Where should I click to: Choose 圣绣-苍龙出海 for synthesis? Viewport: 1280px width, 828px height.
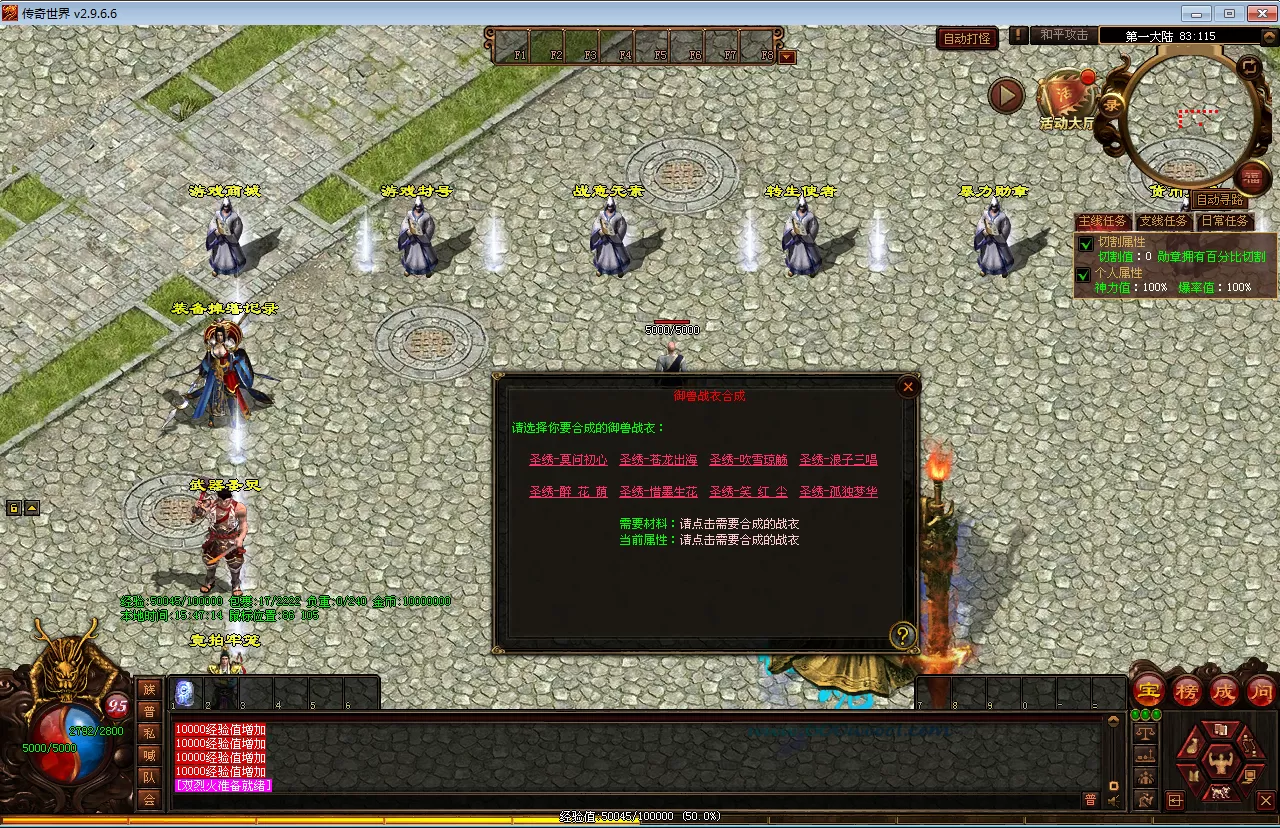(658, 460)
